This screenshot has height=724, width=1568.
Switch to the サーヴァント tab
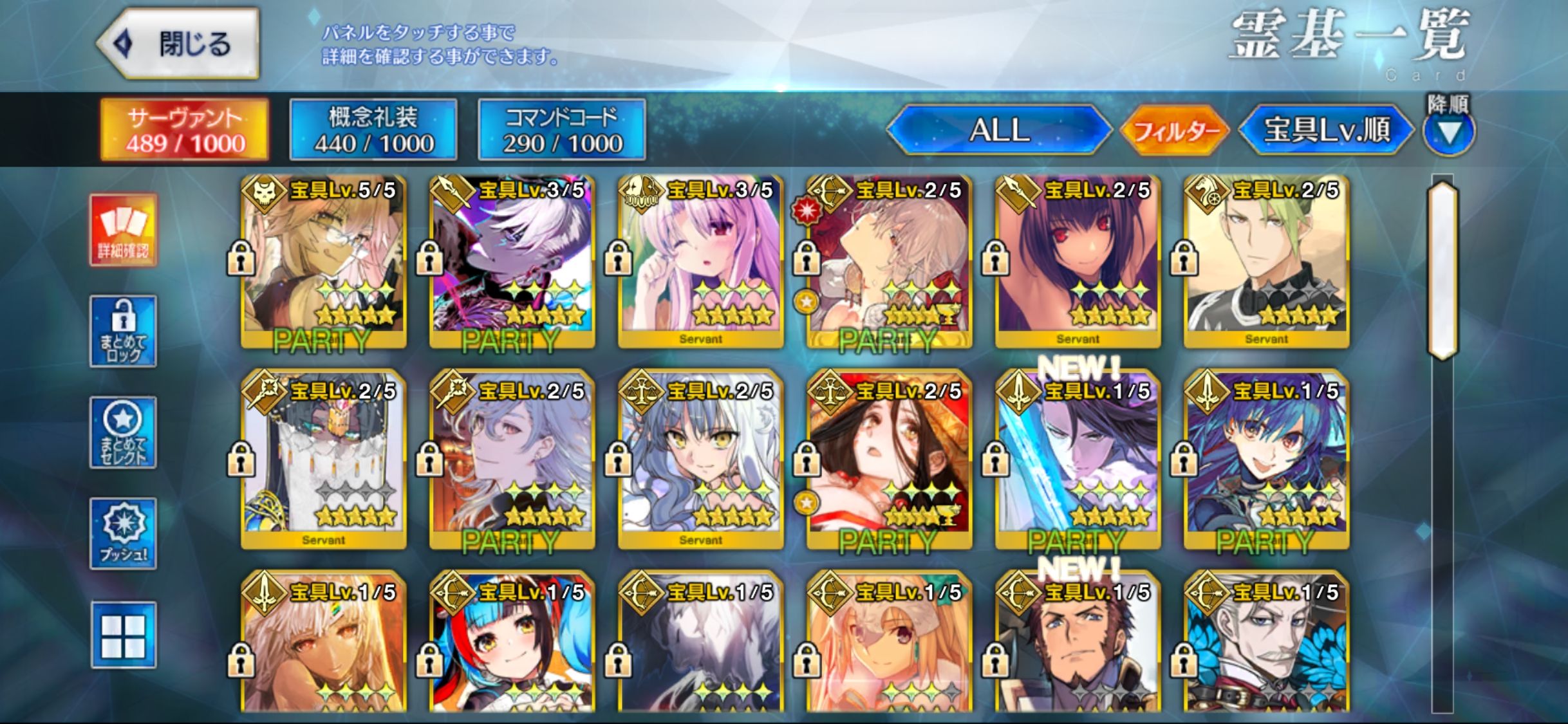pyautogui.click(x=185, y=130)
